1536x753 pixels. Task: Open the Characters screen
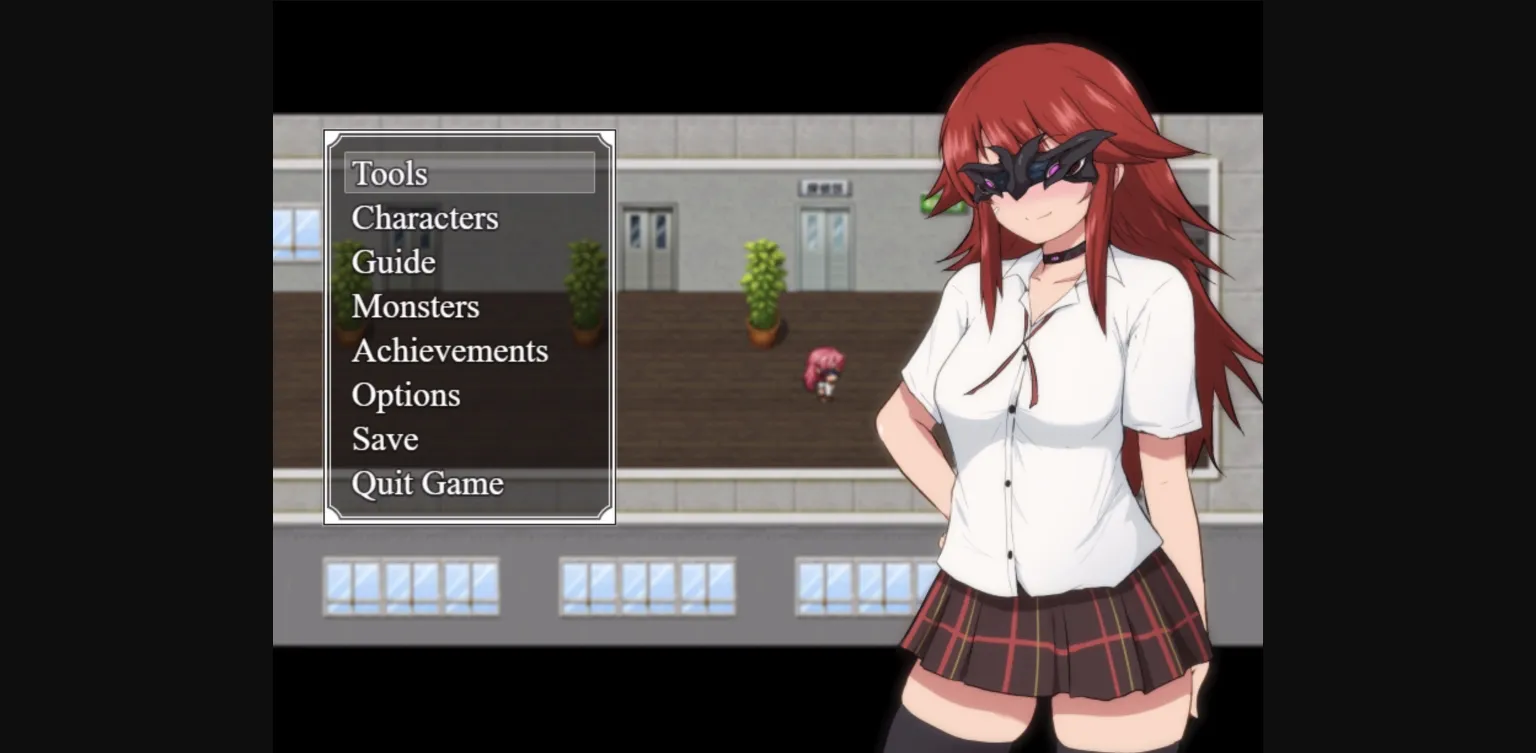click(425, 218)
